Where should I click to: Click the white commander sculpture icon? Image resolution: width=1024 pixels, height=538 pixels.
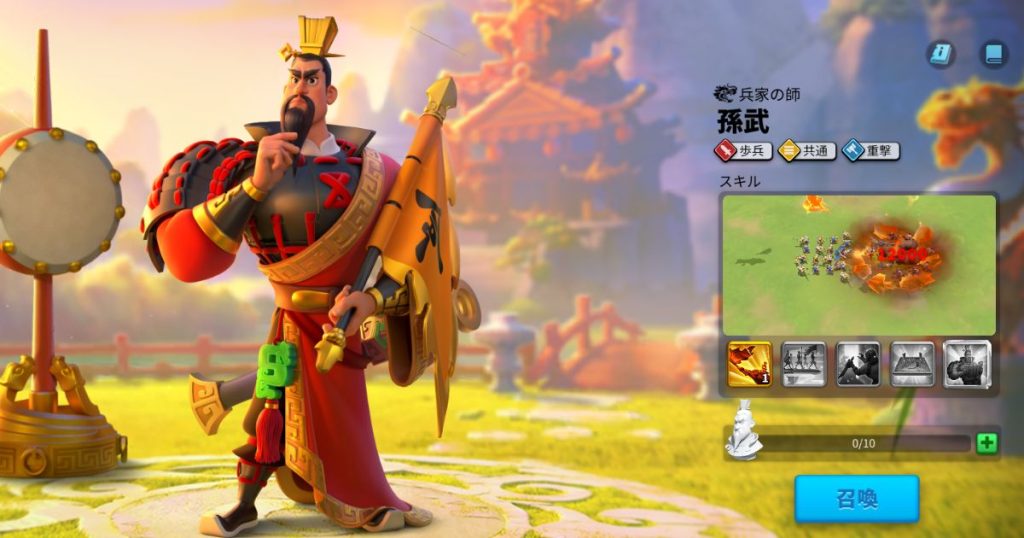tap(743, 430)
